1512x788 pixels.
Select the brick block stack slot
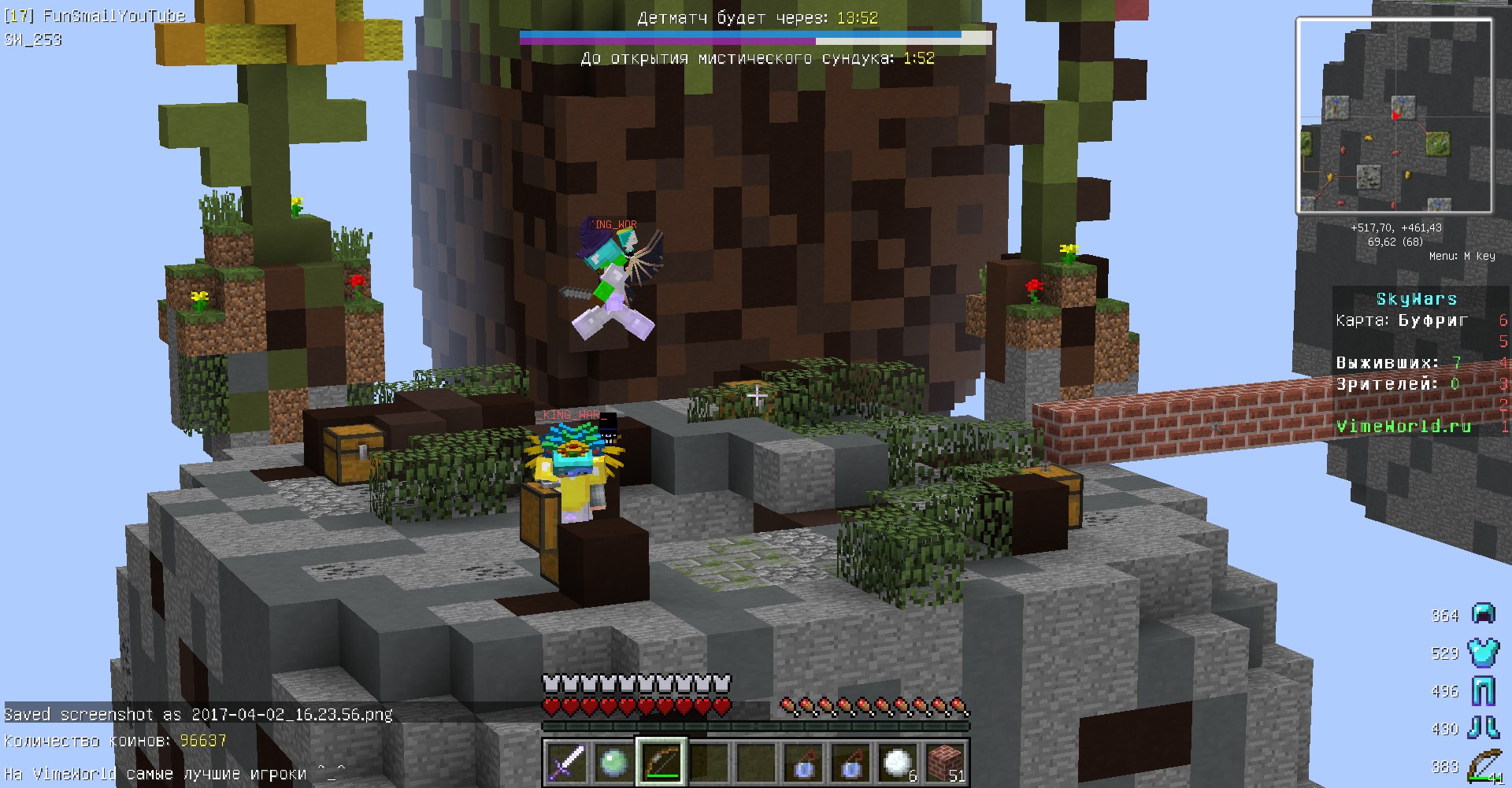[x=944, y=762]
